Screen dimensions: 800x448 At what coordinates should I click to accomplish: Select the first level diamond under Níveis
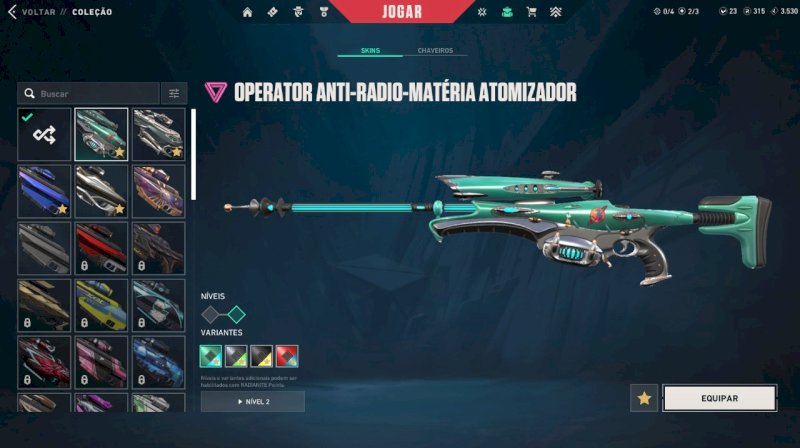tap(211, 314)
